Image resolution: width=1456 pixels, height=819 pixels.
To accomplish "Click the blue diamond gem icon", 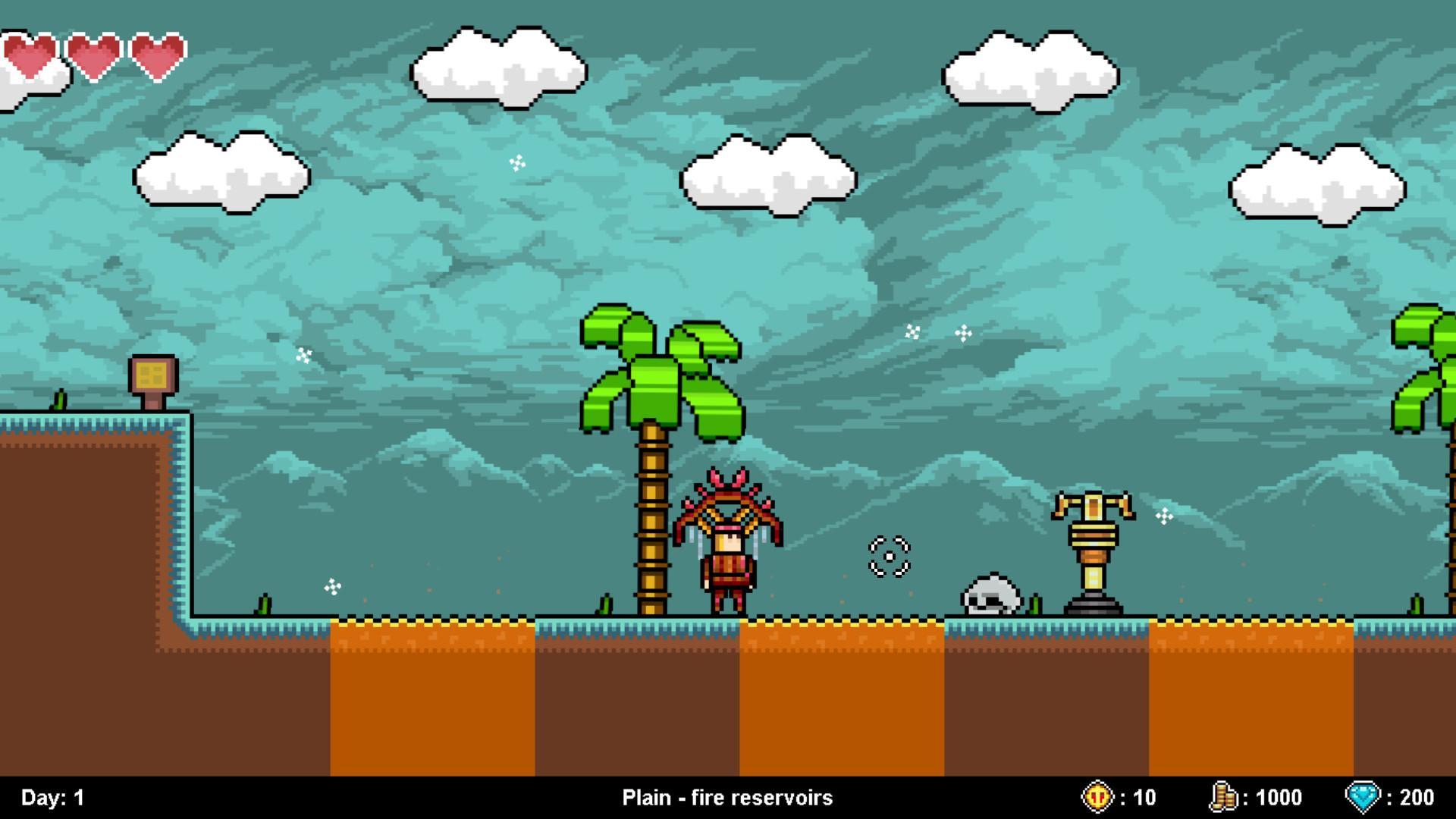I will pyautogui.click(x=1361, y=797).
